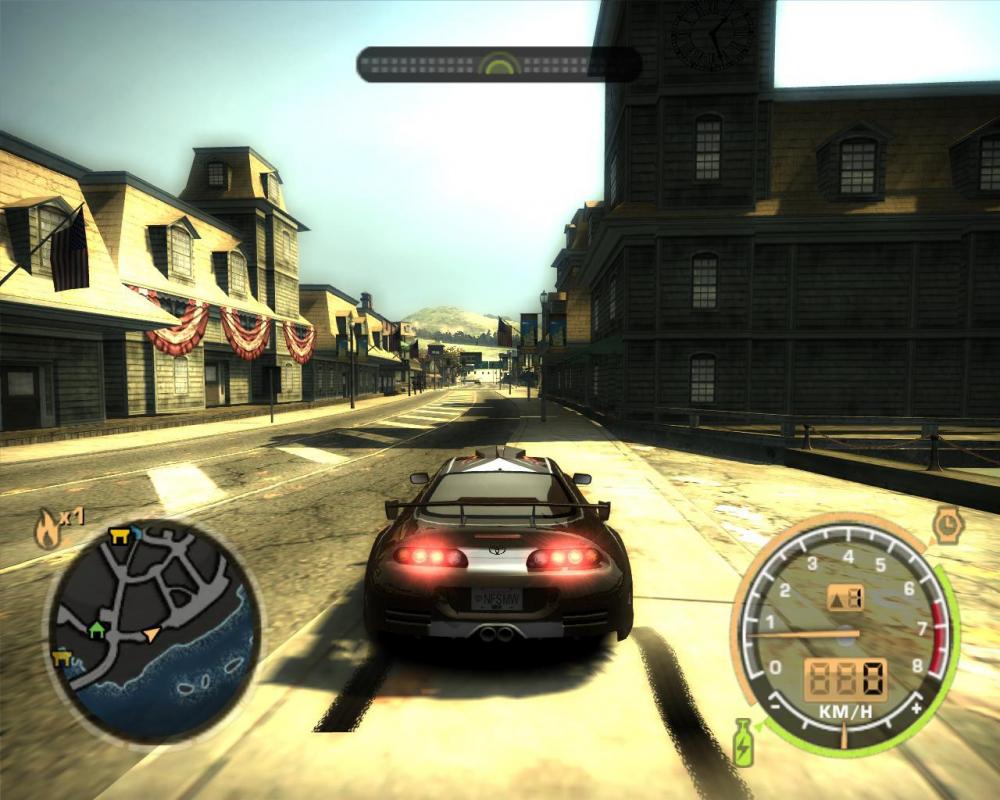Activate the Speedbreaker stopwatch icon
1000x800 pixels.
[x=946, y=522]
